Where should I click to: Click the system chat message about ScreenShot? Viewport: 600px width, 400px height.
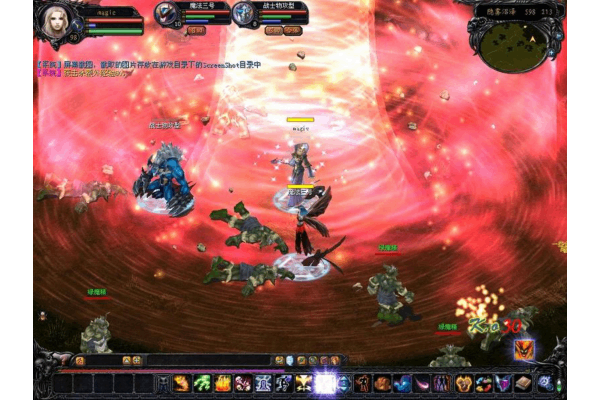click(x=150, y=65)
